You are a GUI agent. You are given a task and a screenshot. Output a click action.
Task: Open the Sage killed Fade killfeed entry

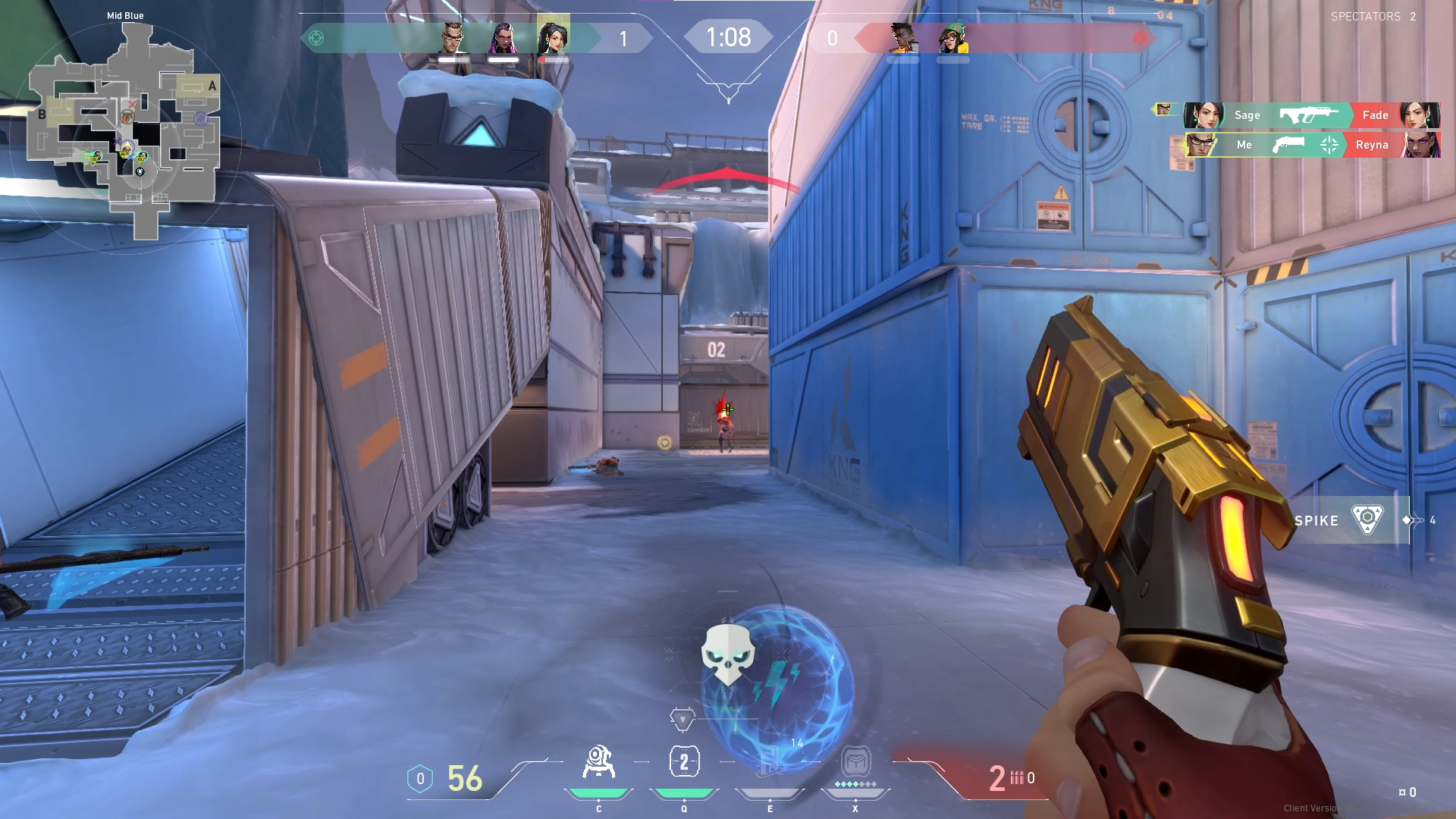pos(1311,115)
